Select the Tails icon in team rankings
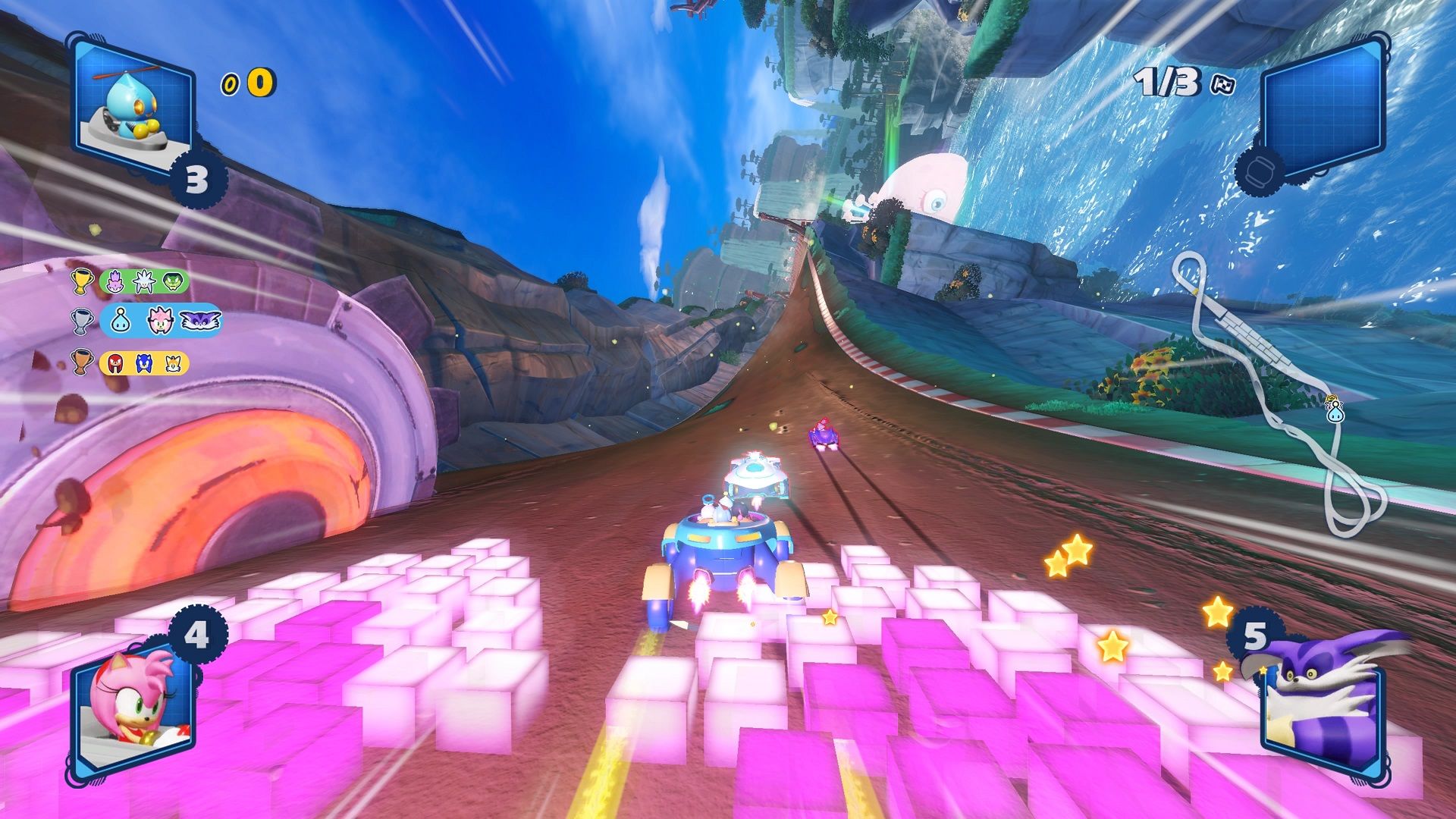Viewport: 1456px width, 819px height. coord(174,362)
